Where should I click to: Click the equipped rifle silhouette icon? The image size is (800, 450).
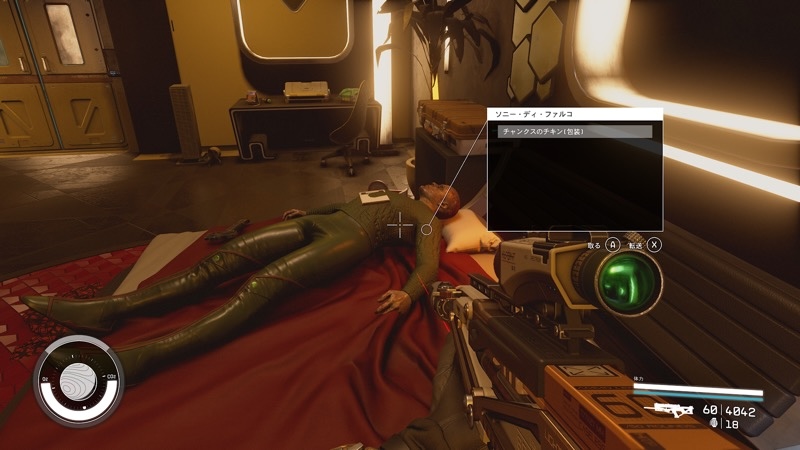coord(669,410)
